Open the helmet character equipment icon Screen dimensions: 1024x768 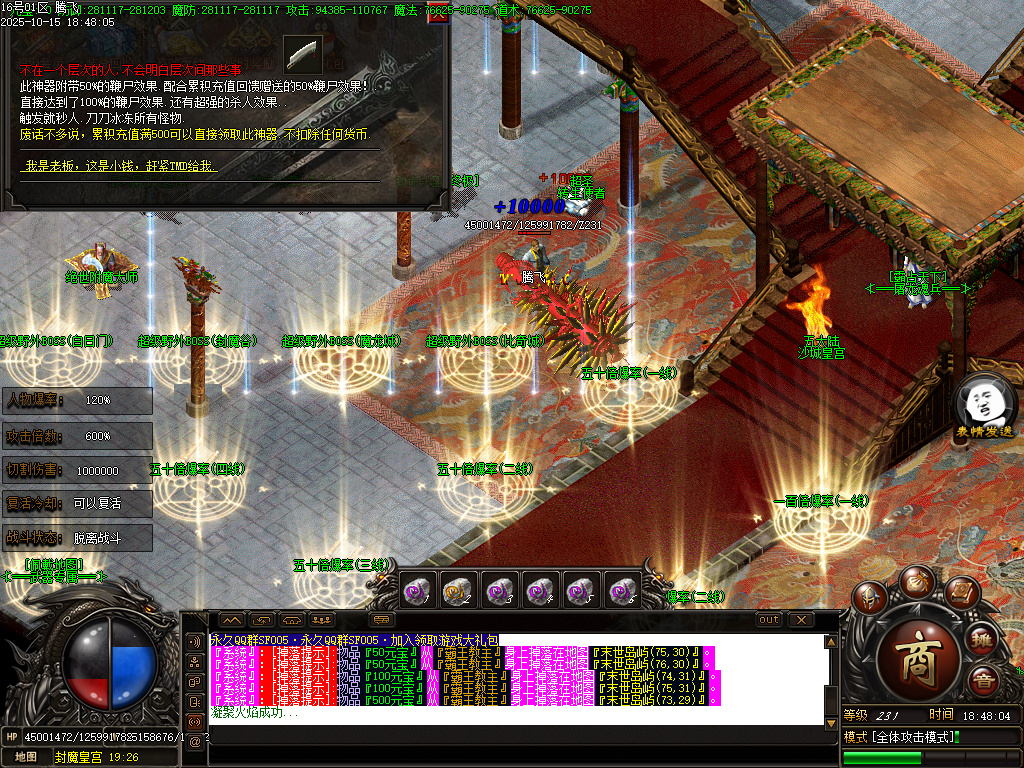(872, 599)
